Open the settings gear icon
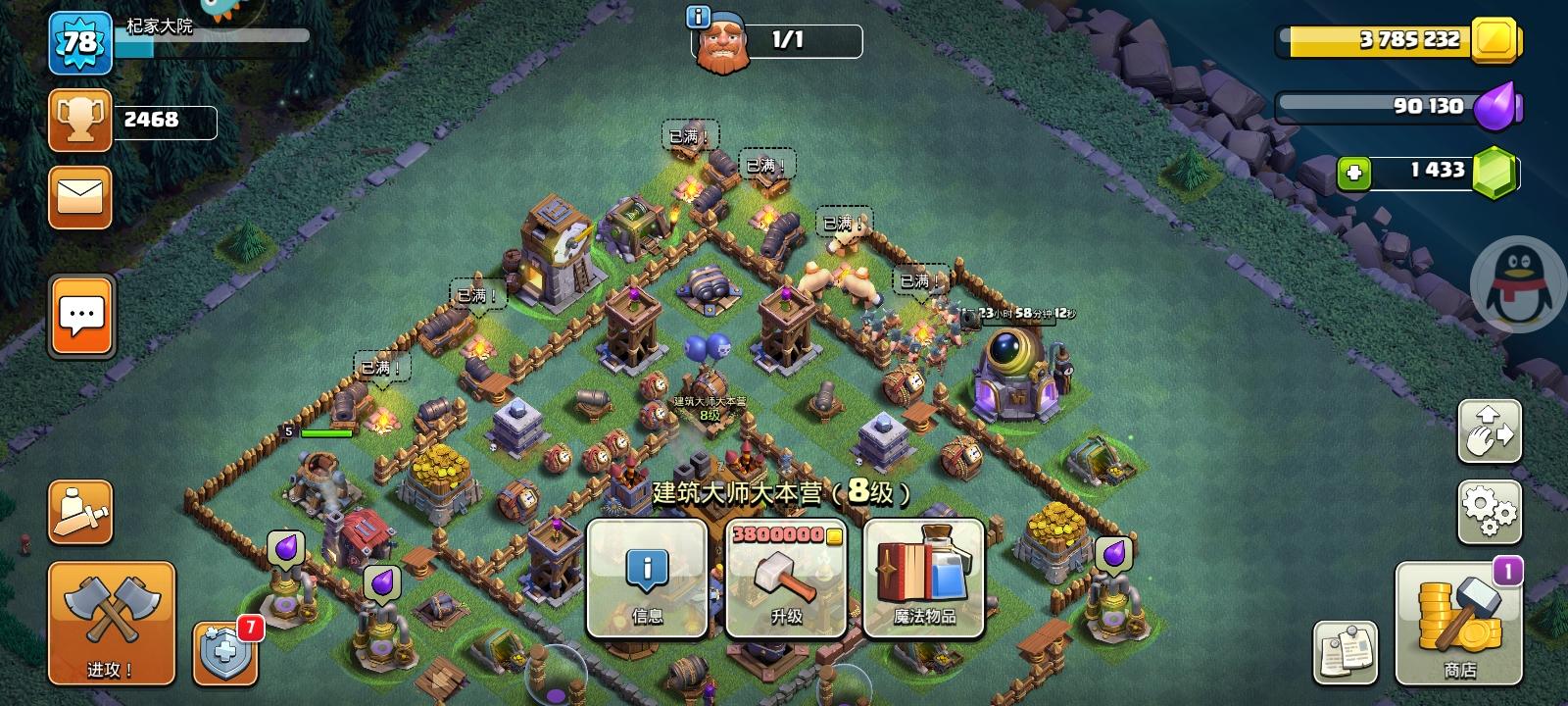Viewport: 1568px width, 706px height. 1490,509
